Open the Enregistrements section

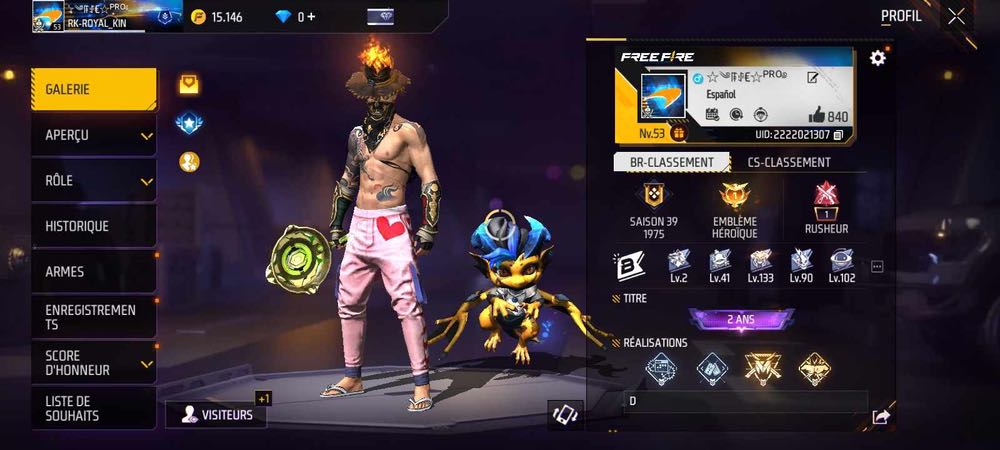[x=93, y=317]
